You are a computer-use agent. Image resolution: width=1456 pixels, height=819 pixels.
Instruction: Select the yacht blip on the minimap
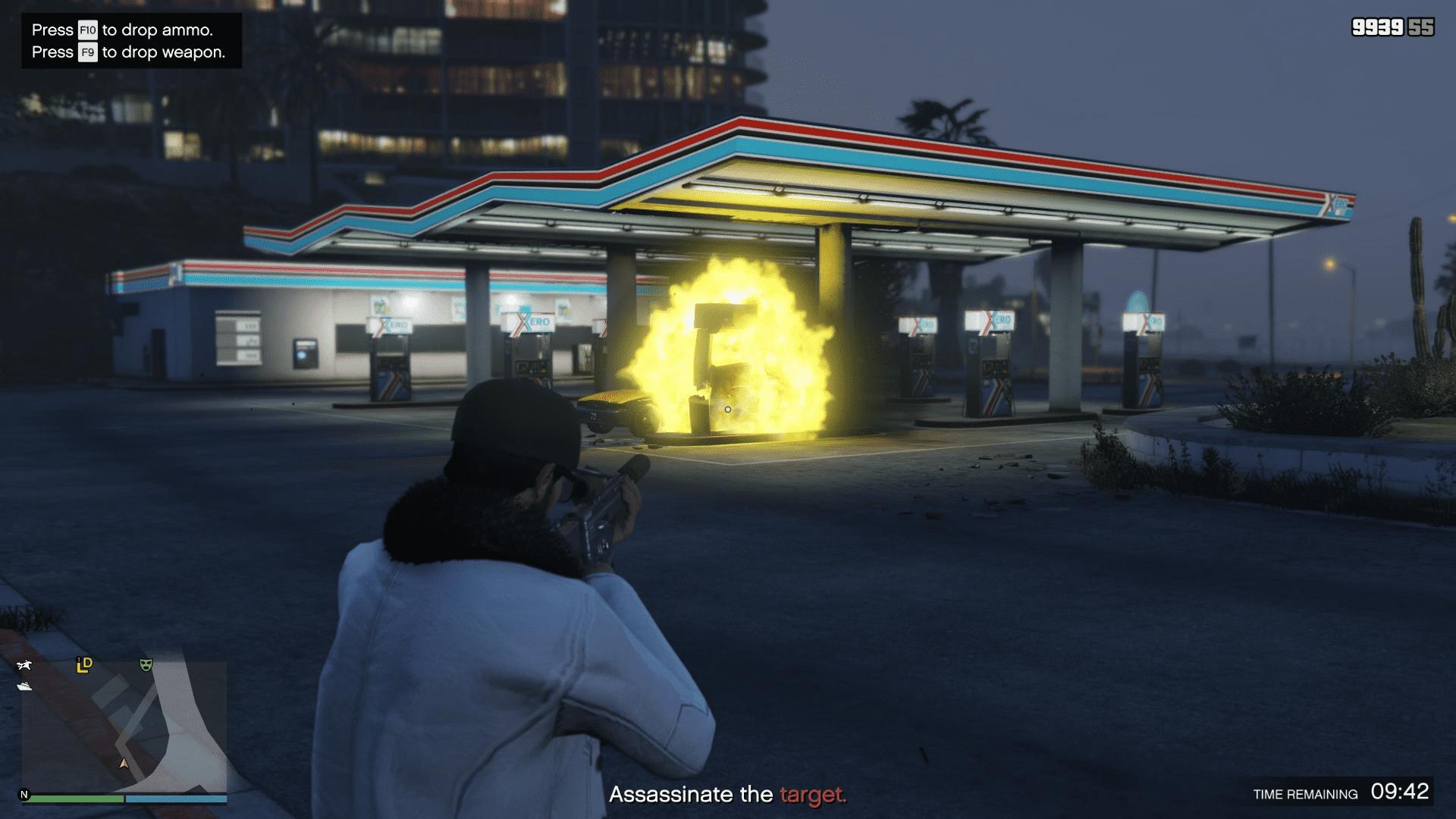(24, 686)
